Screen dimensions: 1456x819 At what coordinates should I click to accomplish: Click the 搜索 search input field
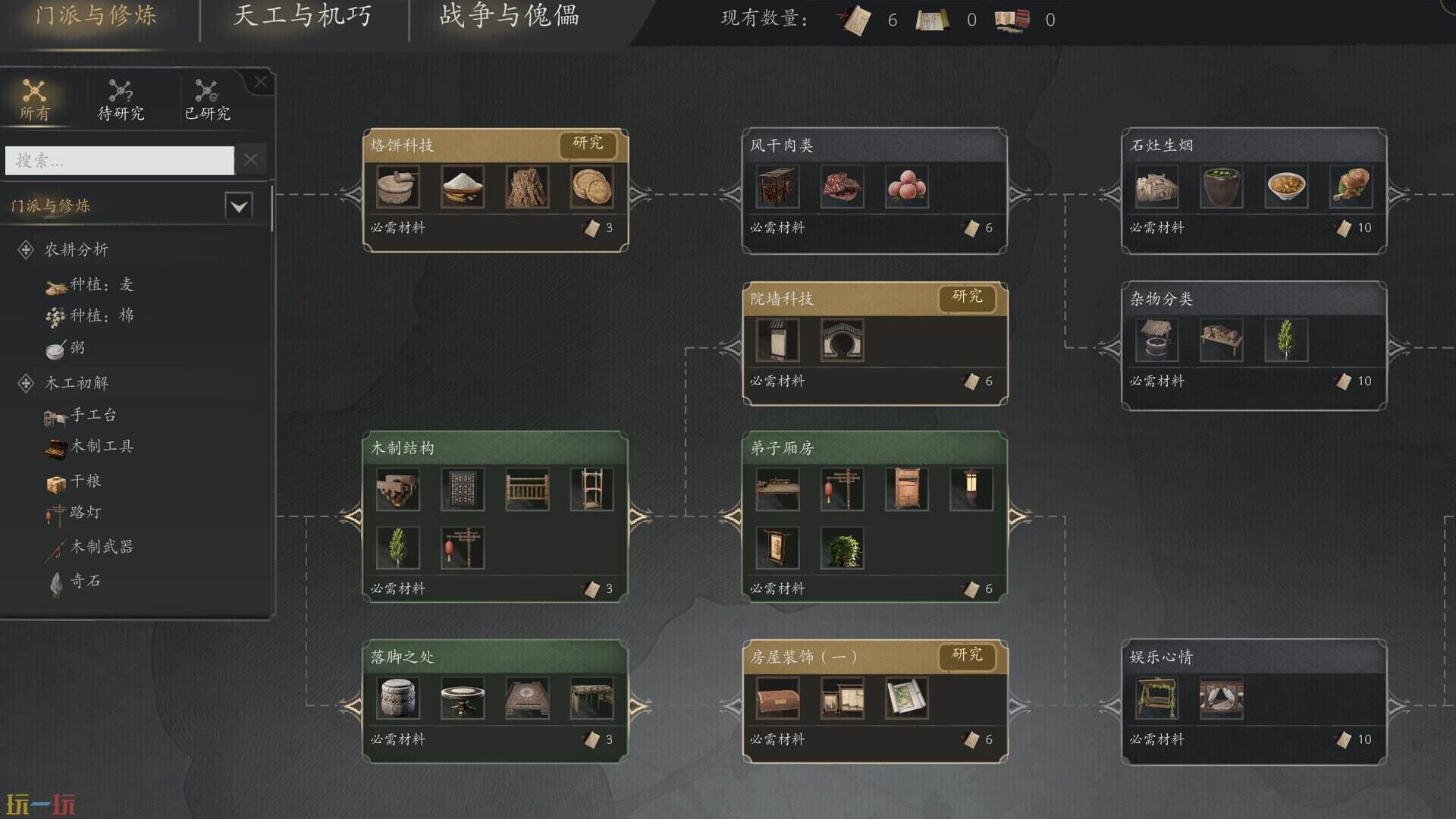point(119,161)
